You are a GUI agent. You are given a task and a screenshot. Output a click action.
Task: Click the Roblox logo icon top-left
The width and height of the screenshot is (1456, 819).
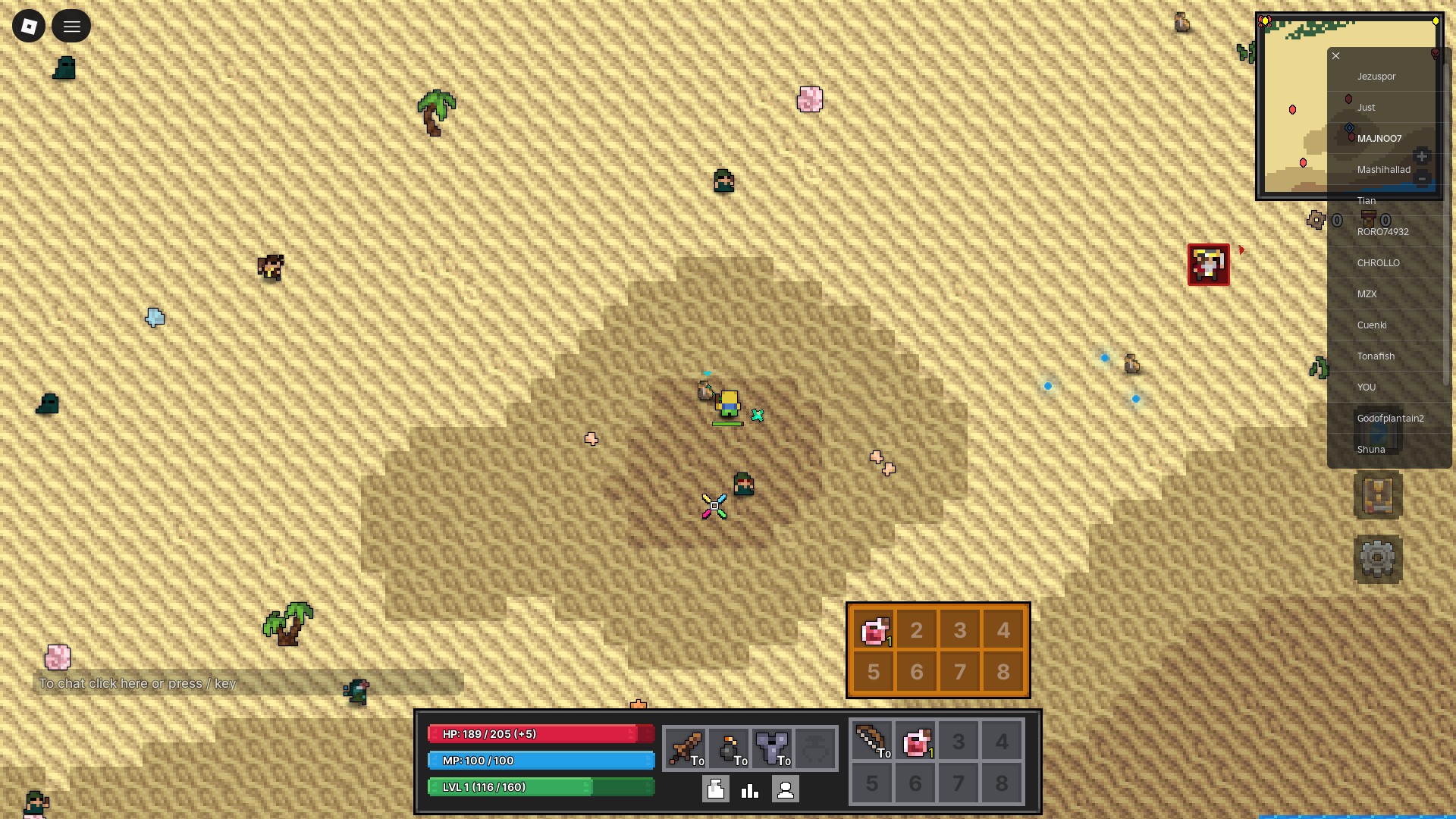(28, 26)
